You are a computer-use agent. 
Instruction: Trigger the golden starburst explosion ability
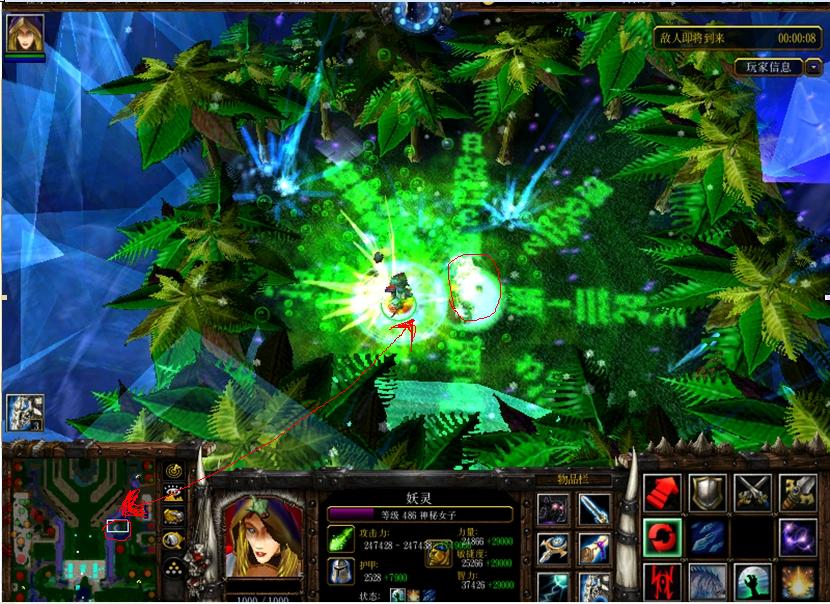point(798,582)
